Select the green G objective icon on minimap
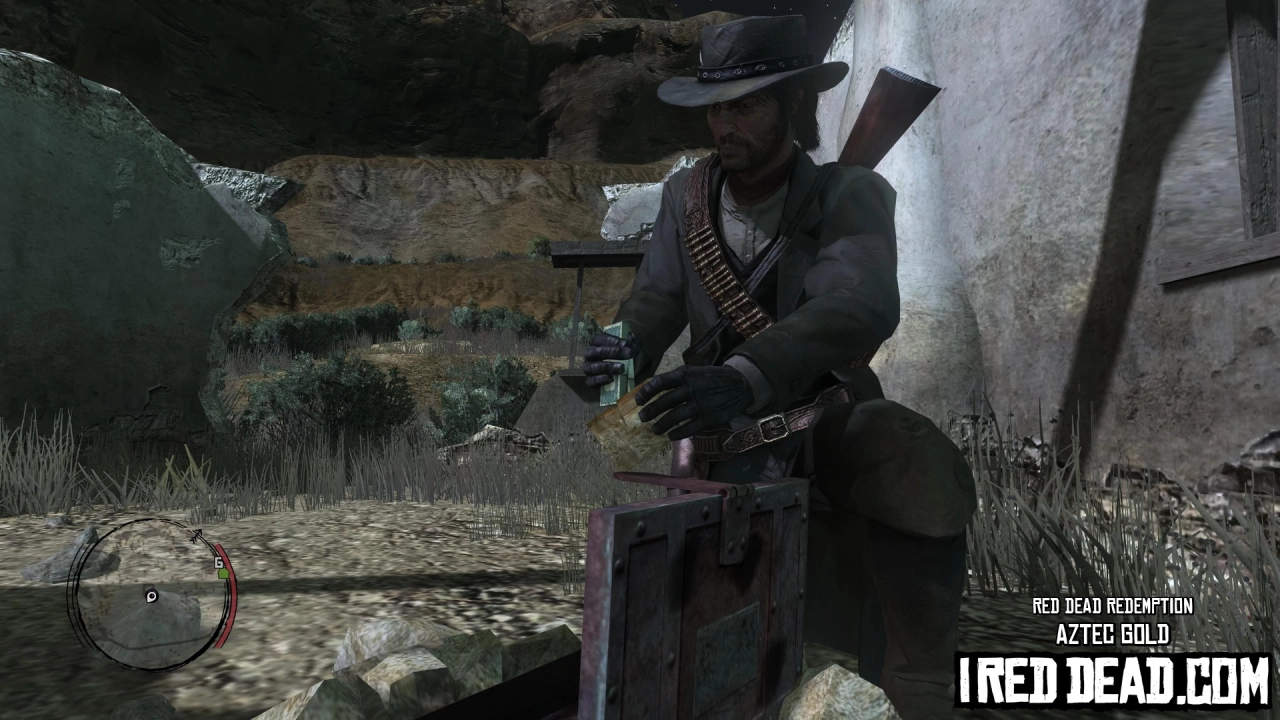The height and width of the screenshot is (720, 1280). coord(224,576)
